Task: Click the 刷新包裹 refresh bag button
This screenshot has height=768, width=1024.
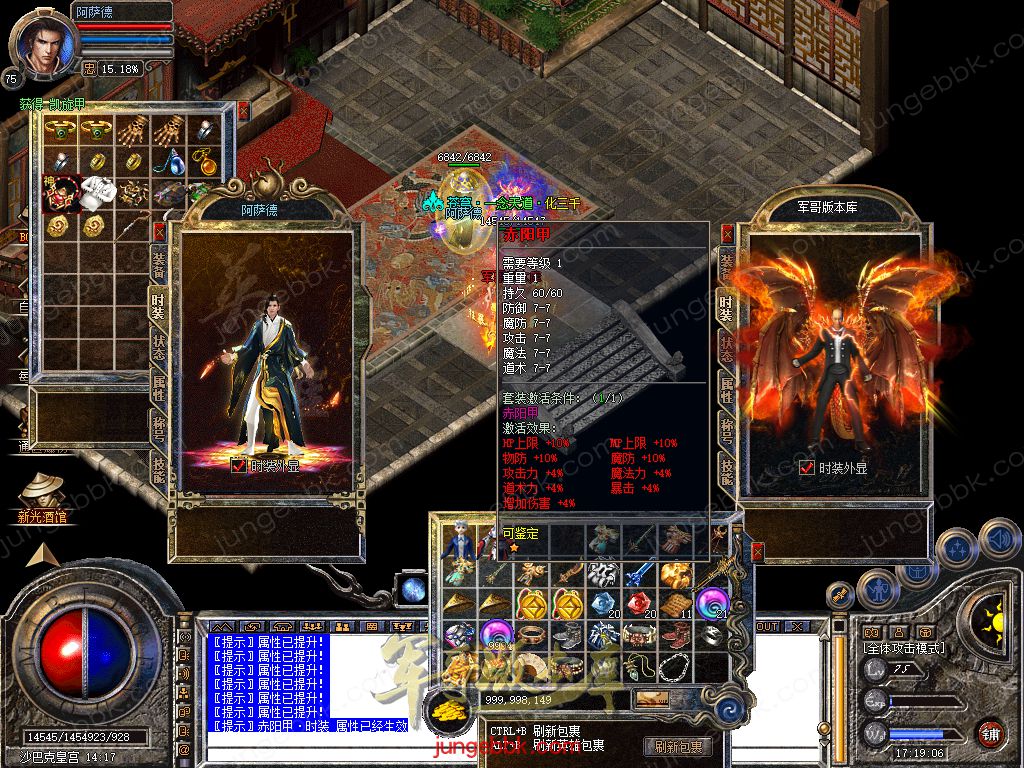Action: click(x=679, y=746)
